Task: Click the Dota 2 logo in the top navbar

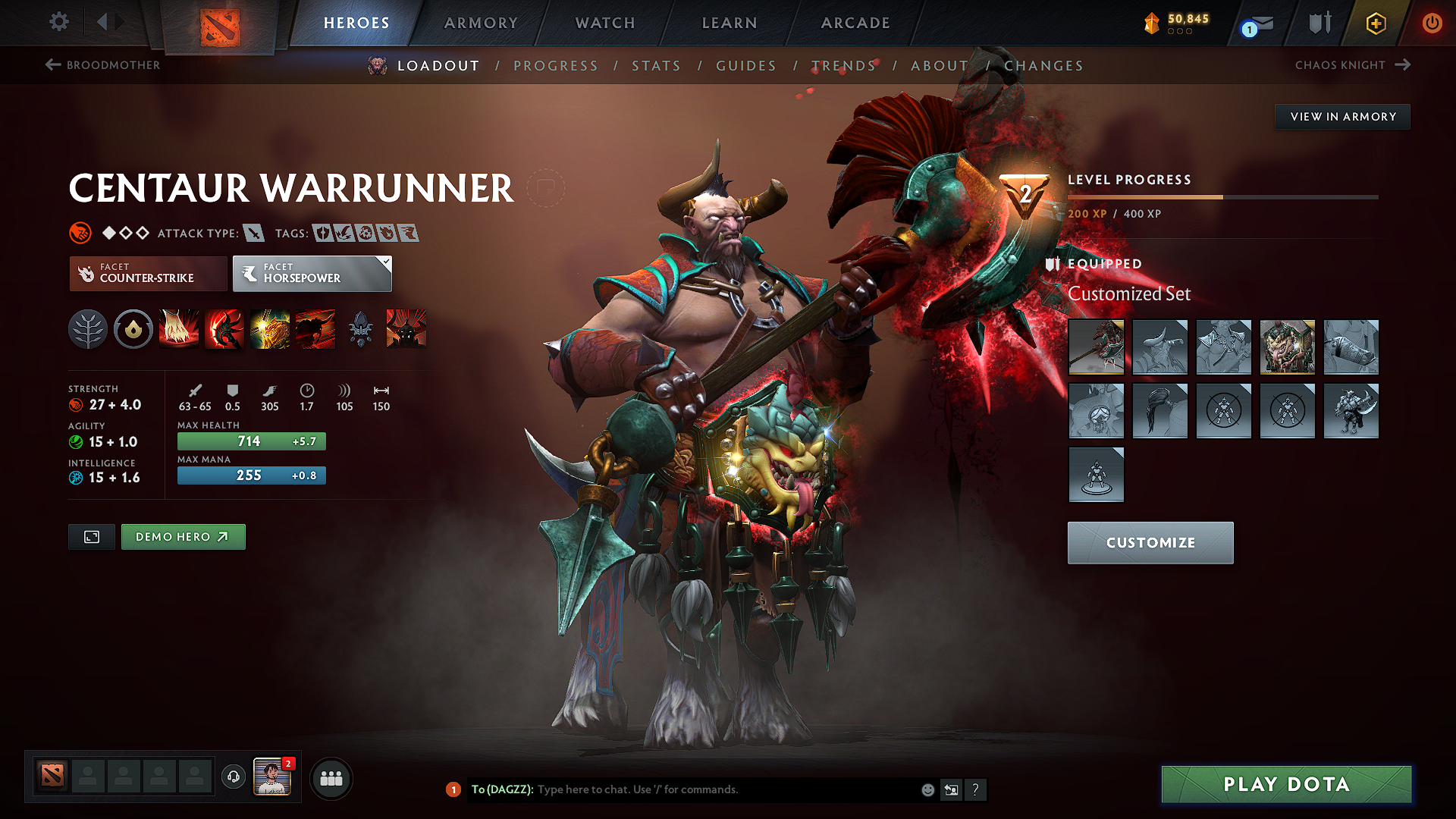Action: pos(221,26)
